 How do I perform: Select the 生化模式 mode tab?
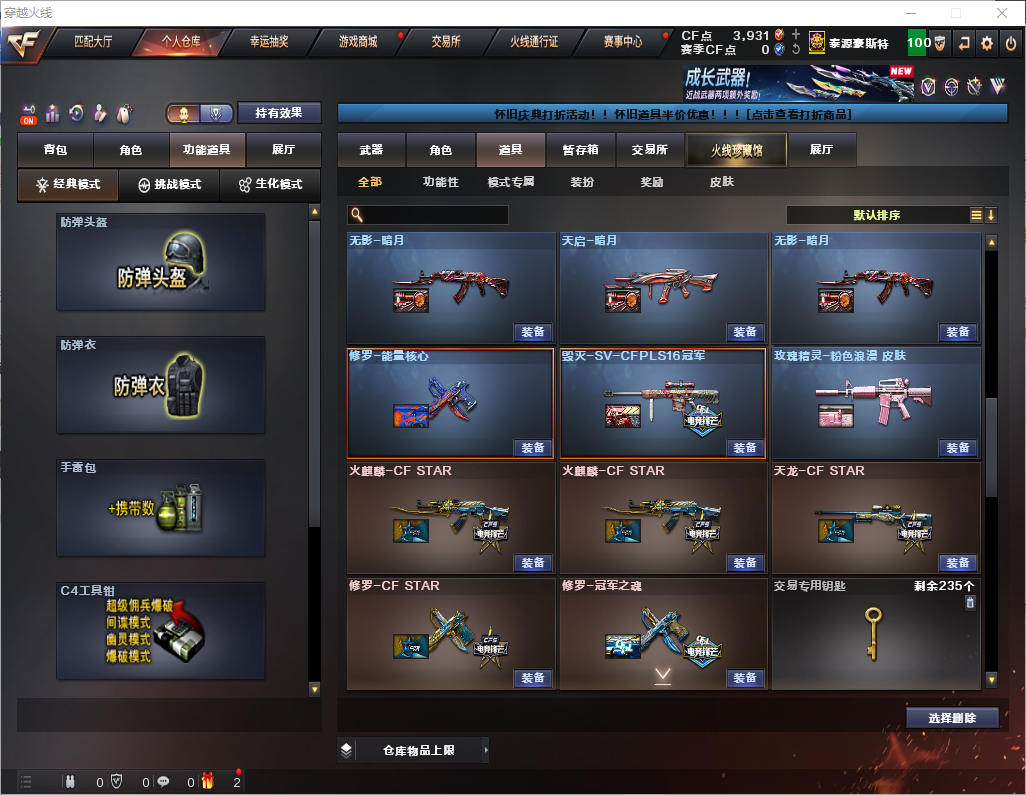pyautogui.click(x=270, y=185)
